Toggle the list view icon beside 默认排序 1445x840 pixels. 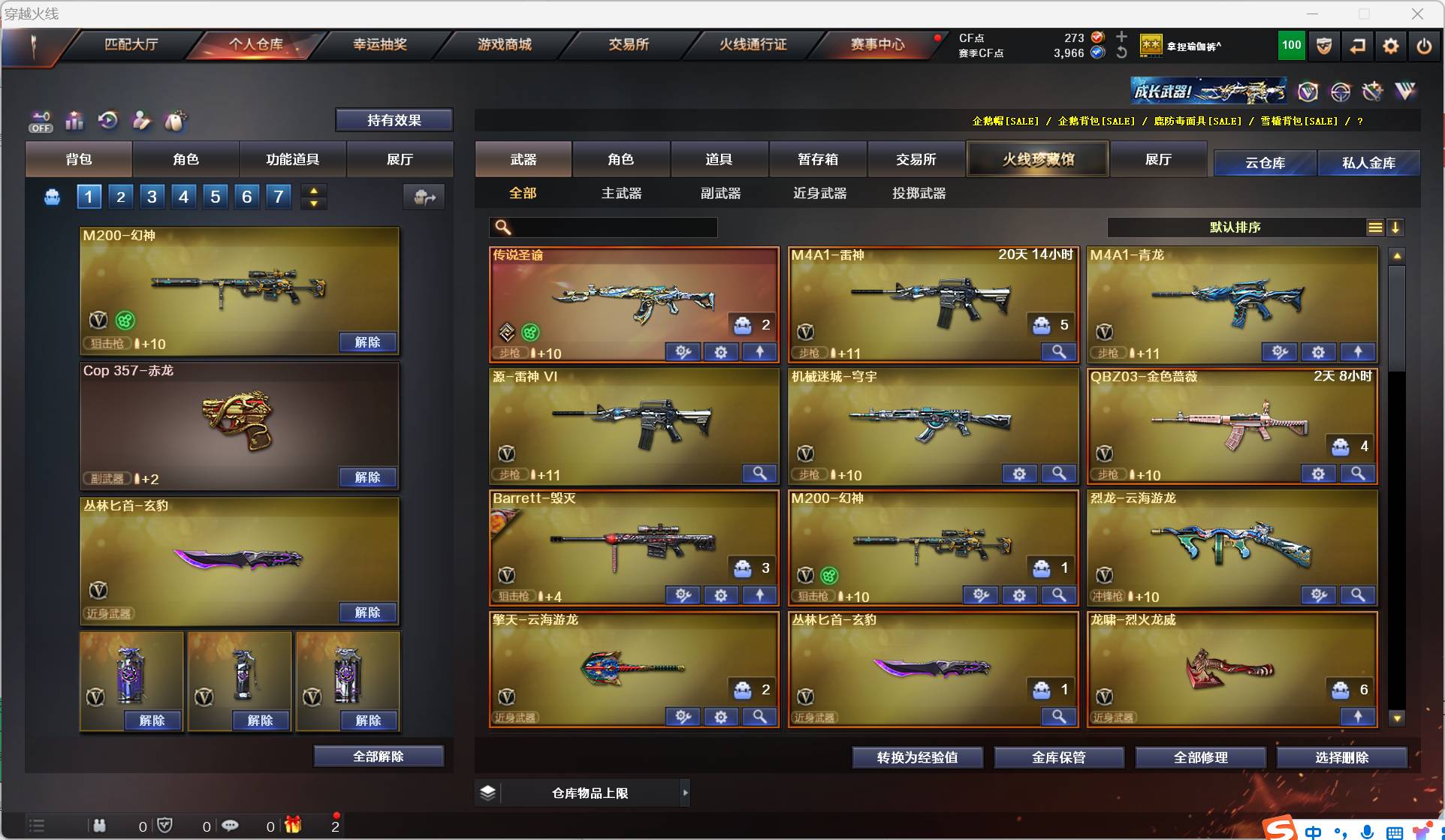(1375, 227)
